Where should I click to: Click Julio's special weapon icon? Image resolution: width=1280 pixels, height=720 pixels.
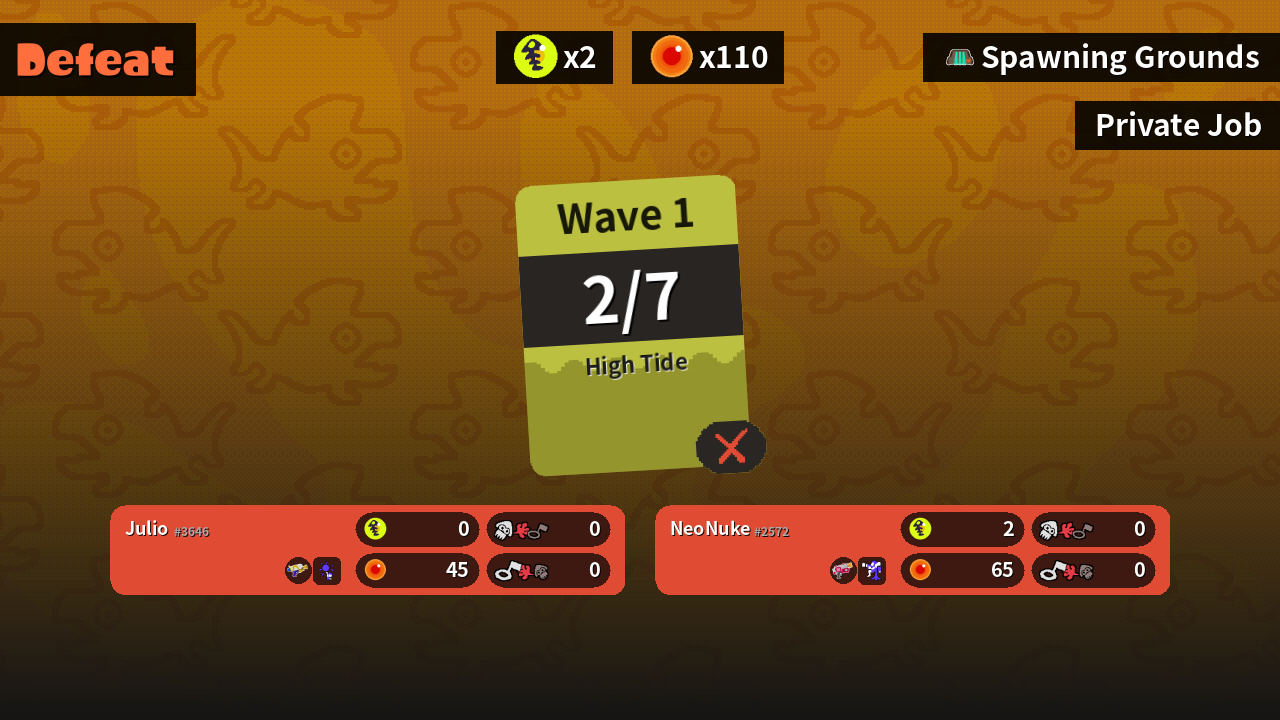point(327,571)
